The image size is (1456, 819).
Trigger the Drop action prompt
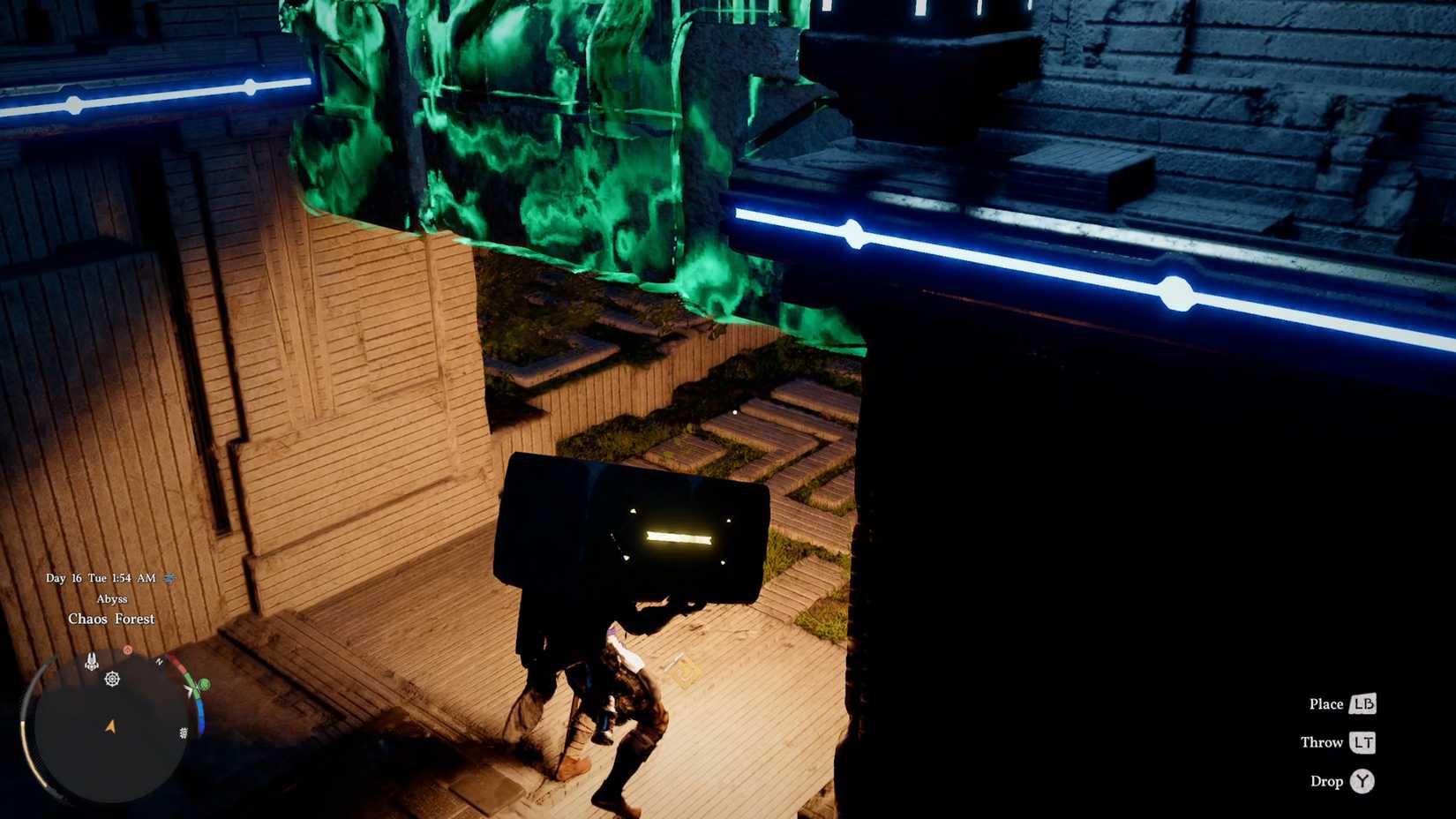coord(1327,781)
